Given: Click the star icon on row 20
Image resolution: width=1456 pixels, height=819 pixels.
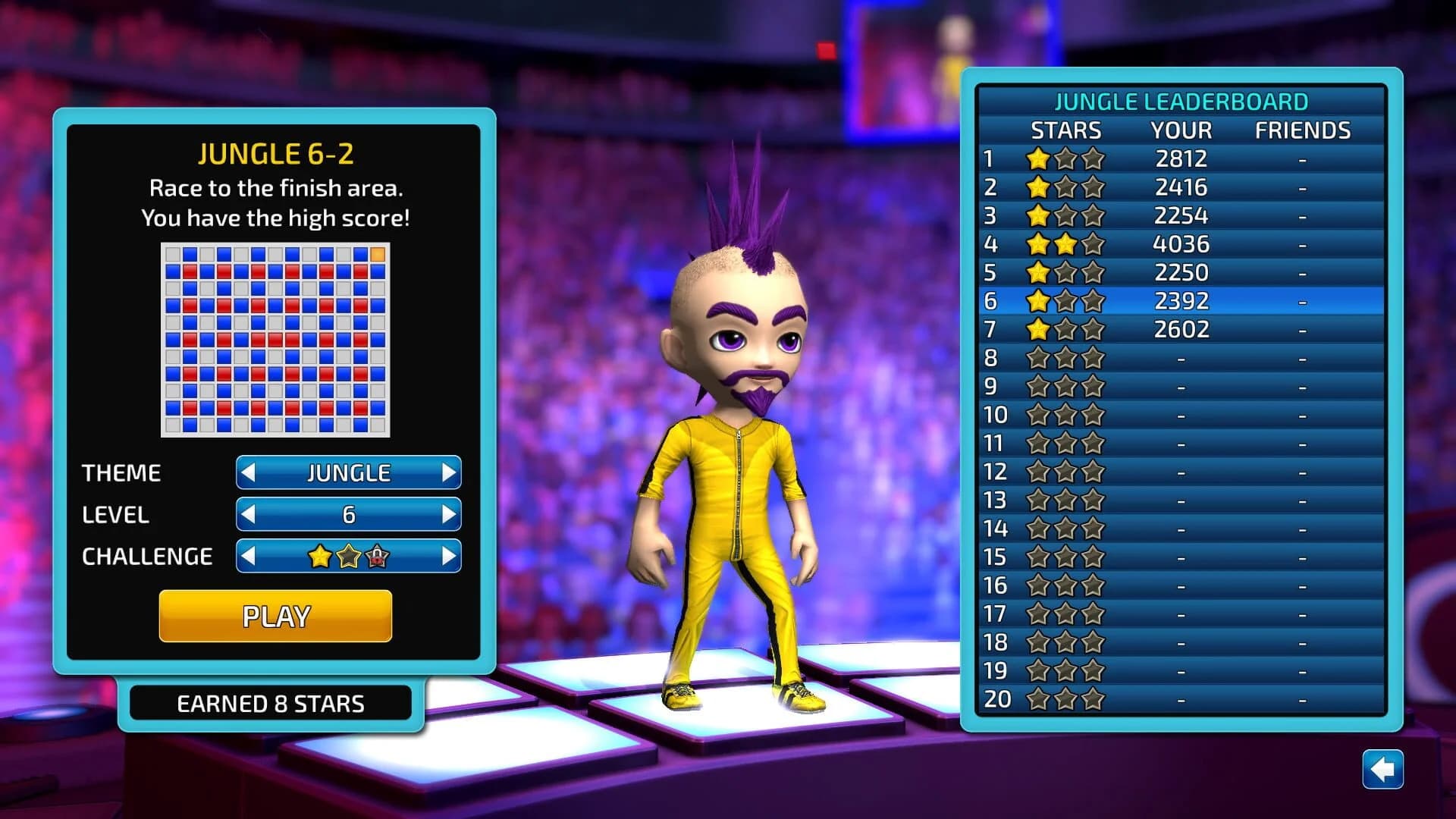Looking at the screenshot, I should (x=1040, y=698).
